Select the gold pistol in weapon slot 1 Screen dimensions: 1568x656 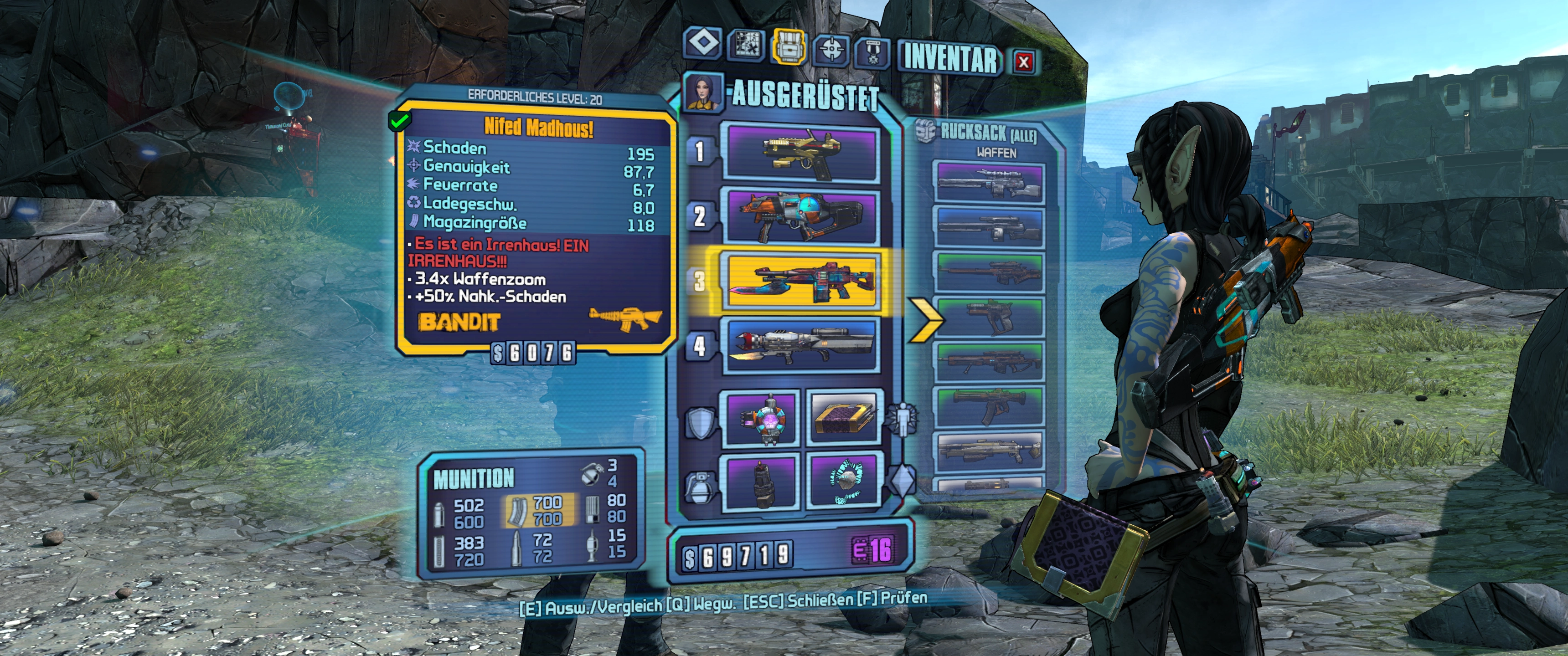[x=800, y=153]
